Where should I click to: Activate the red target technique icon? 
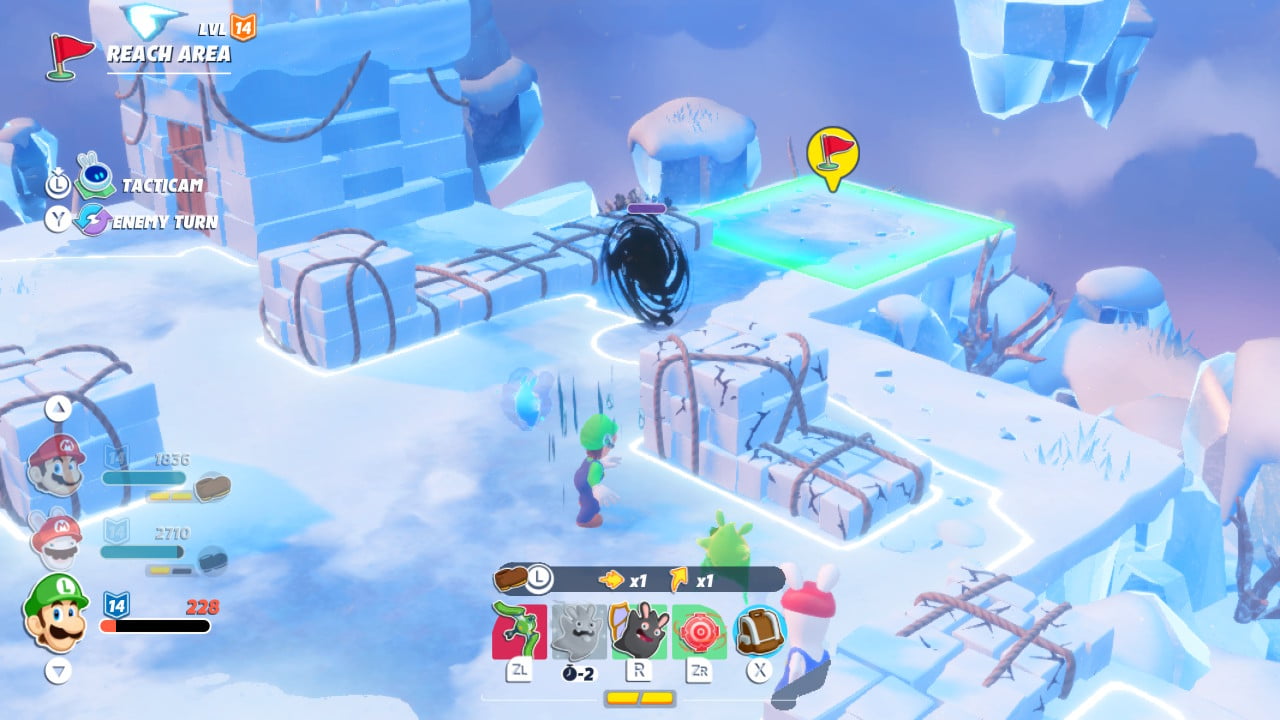[x=698, y=631]
